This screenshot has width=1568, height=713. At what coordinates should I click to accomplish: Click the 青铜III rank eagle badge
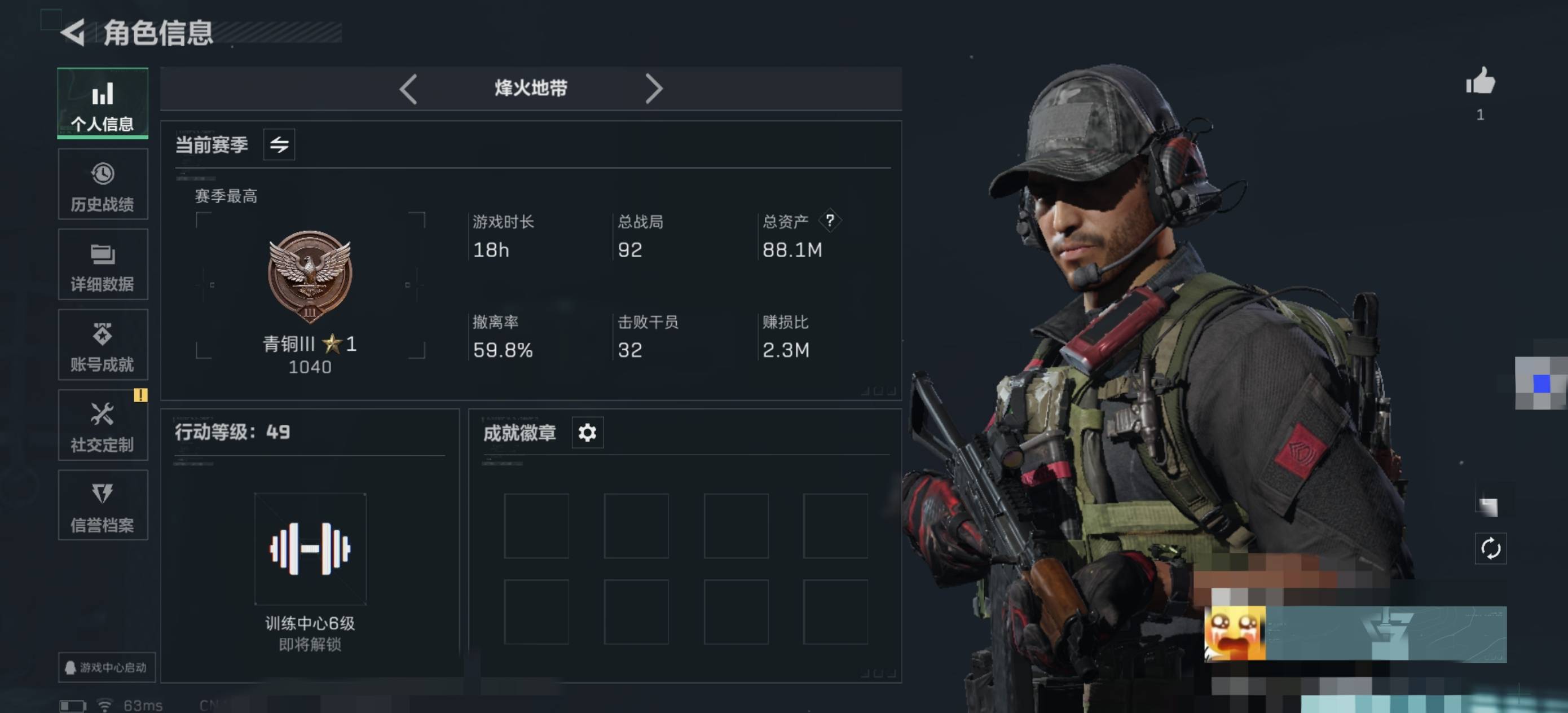pos(310,275)
